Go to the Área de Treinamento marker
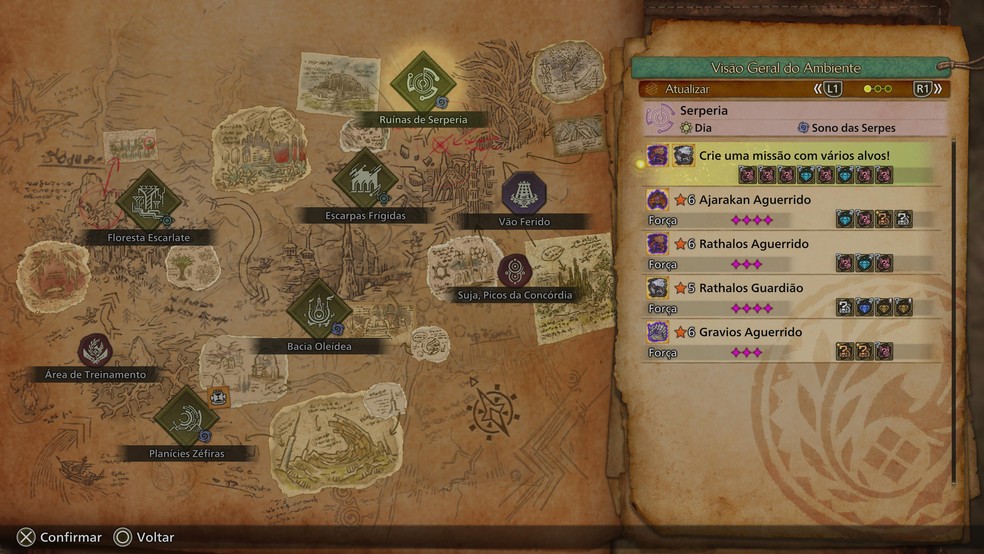984x554 pixels. (95, 350)
